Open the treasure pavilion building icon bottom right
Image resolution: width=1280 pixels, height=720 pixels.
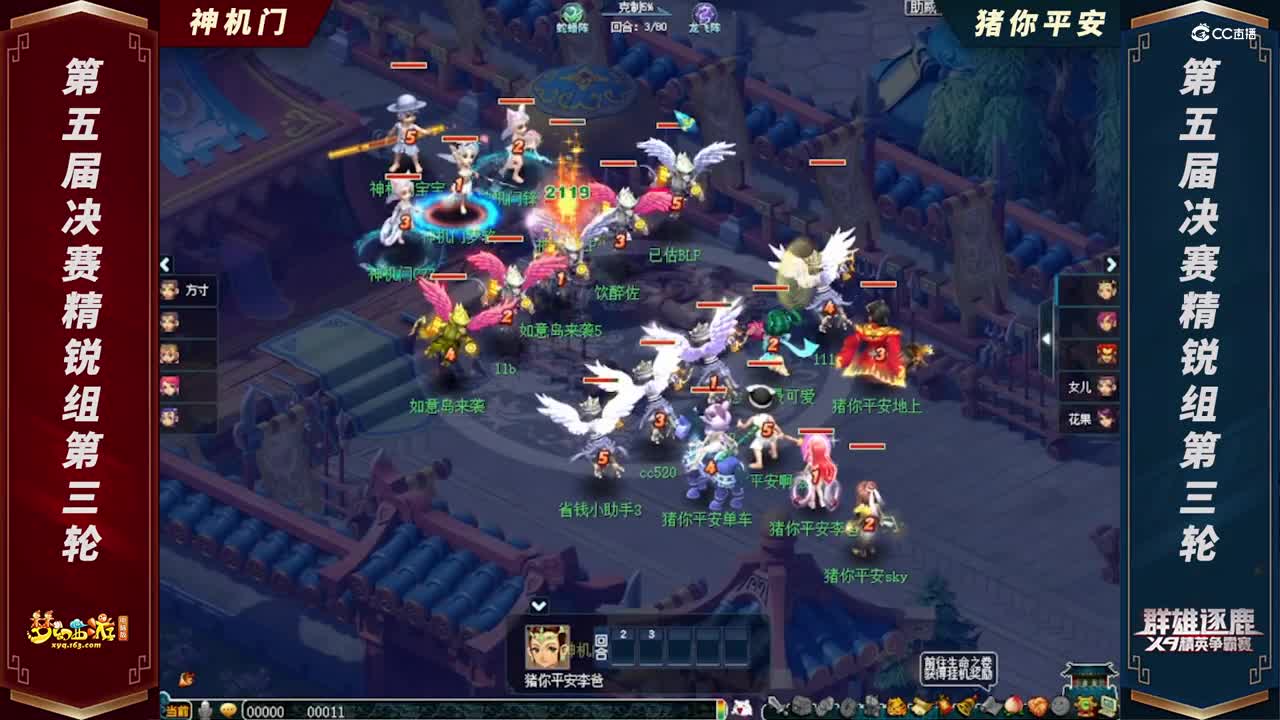coord(1089,678)
